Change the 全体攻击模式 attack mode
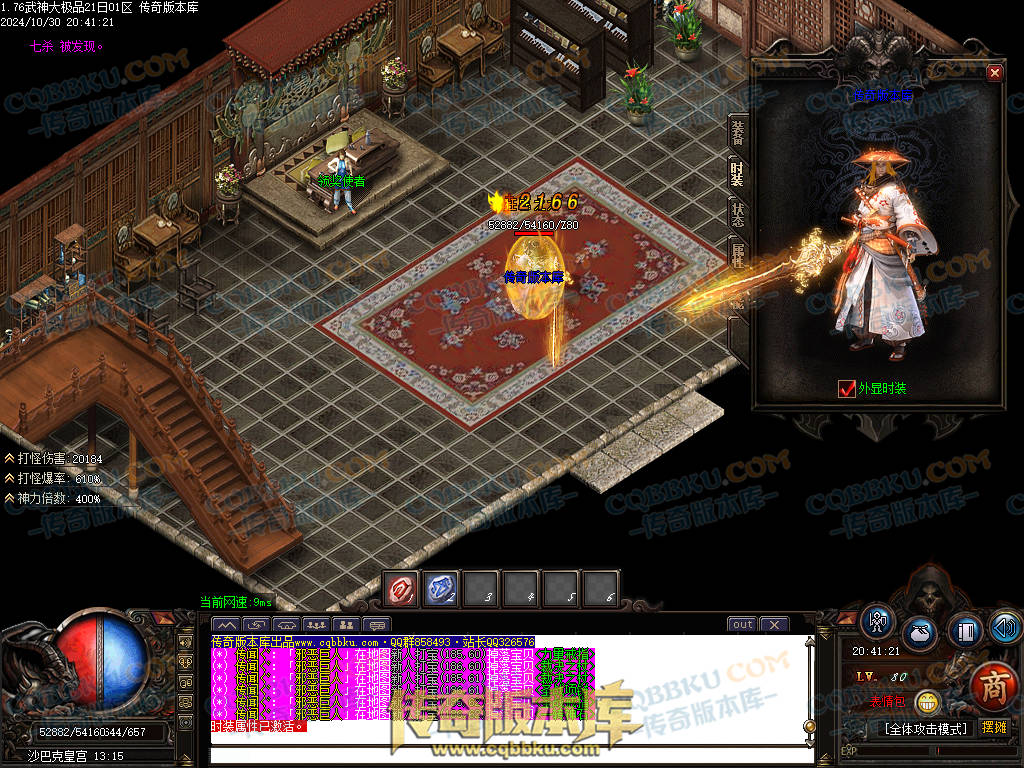Viewport: 1024px width, 768px height. [x=925, y=729]
